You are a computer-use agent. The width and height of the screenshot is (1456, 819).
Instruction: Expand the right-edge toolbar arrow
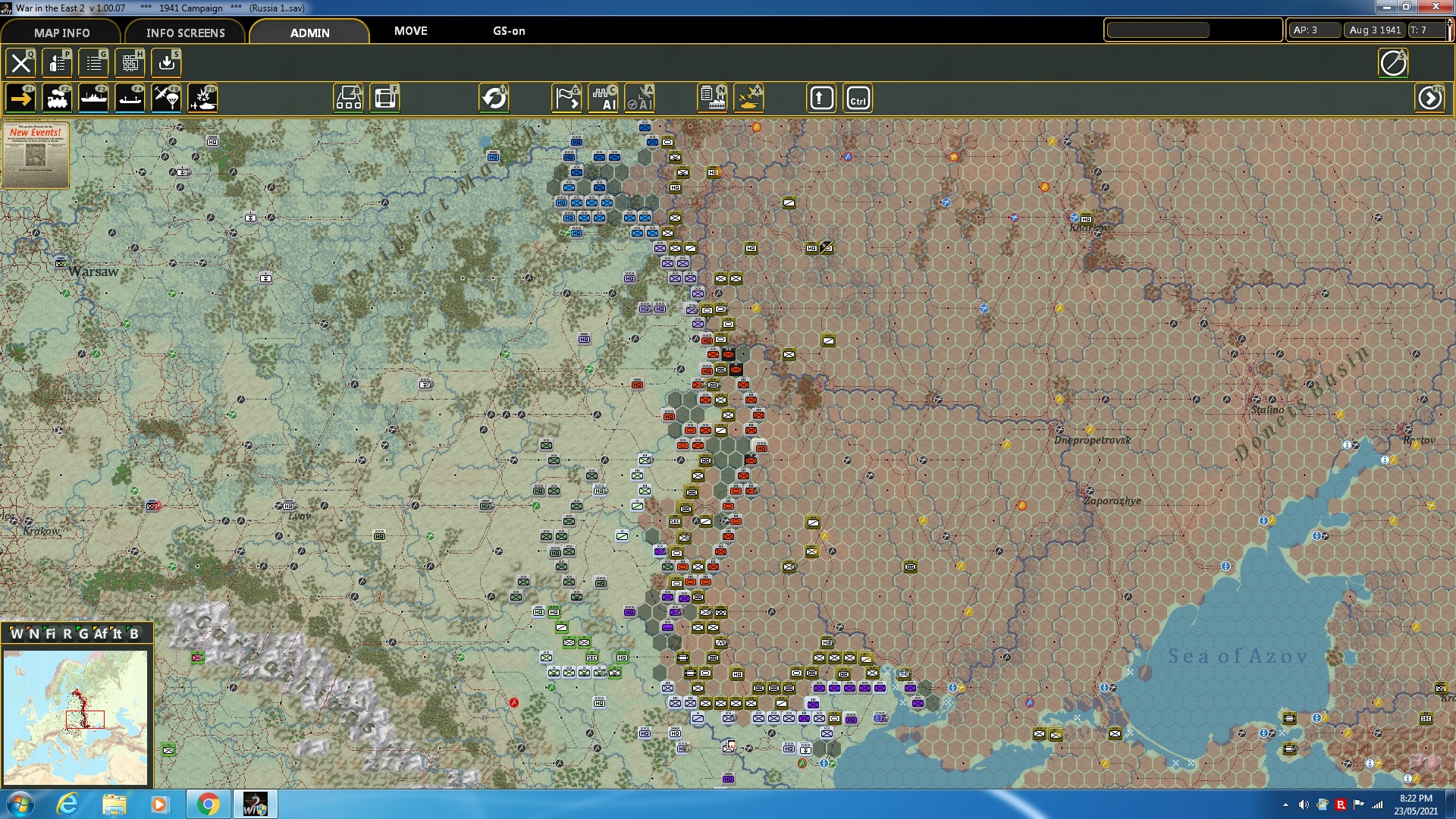click(x=1429, y=97)
